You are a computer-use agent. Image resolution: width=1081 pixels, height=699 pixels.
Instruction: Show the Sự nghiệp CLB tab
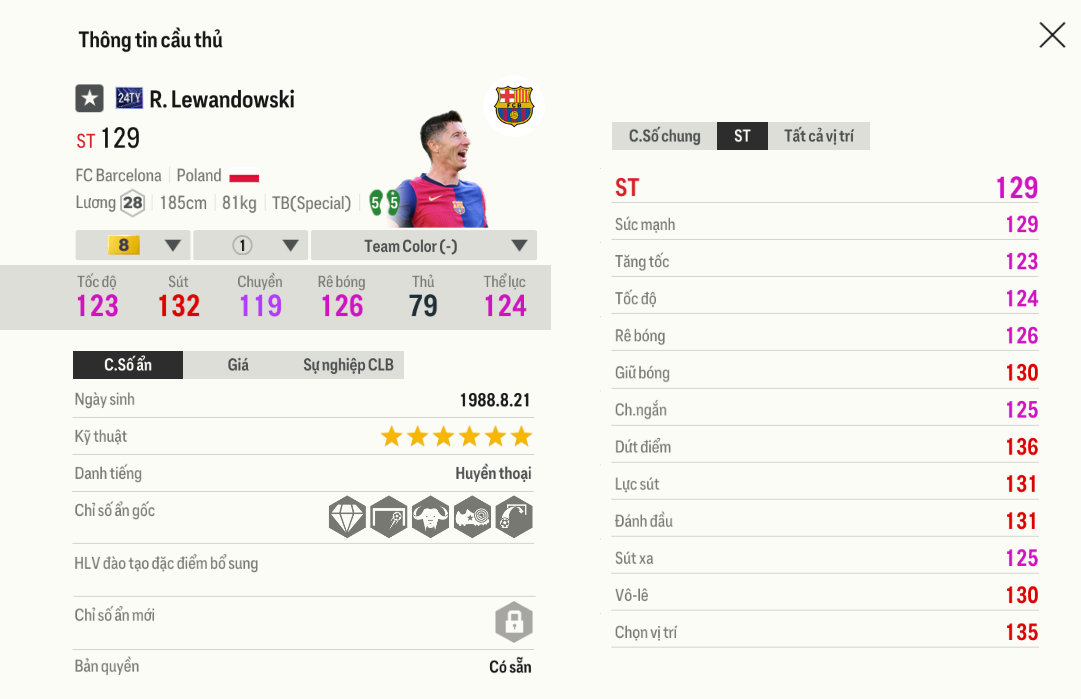[x=348, y=365]
